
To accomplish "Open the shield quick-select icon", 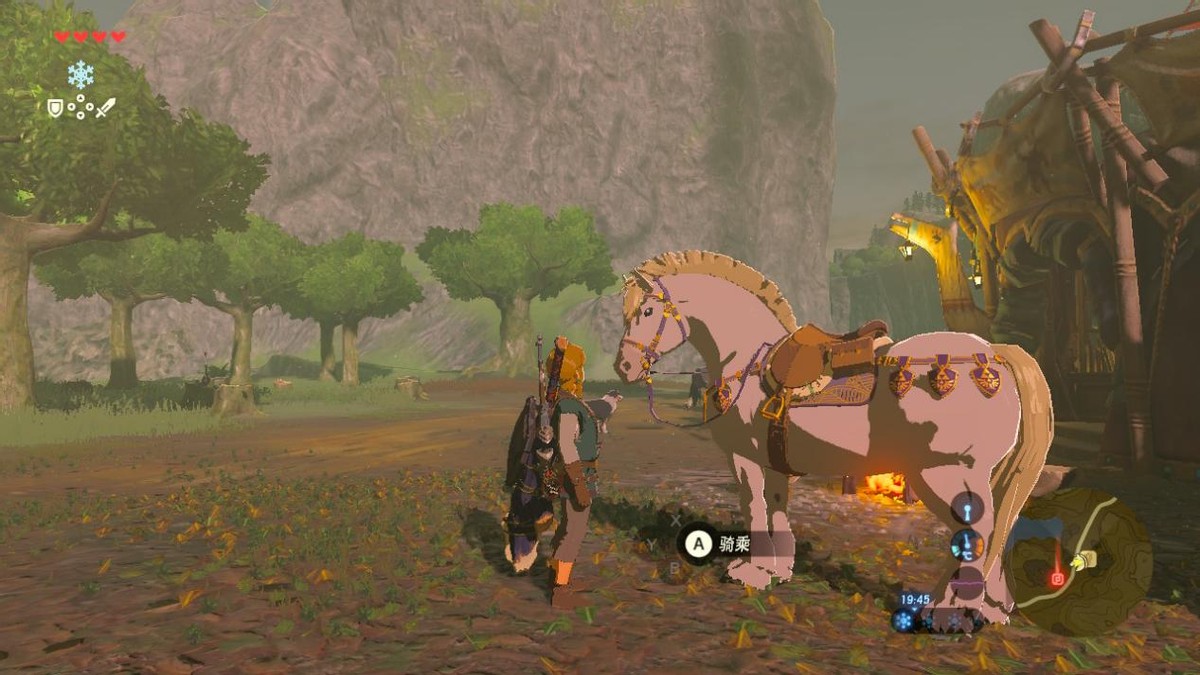I will pyautogui.click(x=55, y=107).
